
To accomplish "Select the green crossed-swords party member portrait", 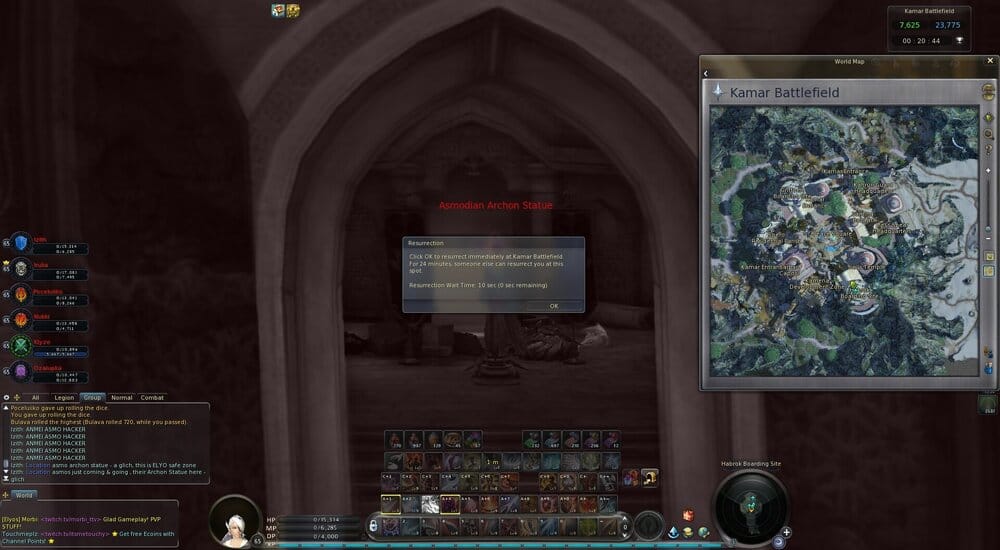I will point(21,346).
